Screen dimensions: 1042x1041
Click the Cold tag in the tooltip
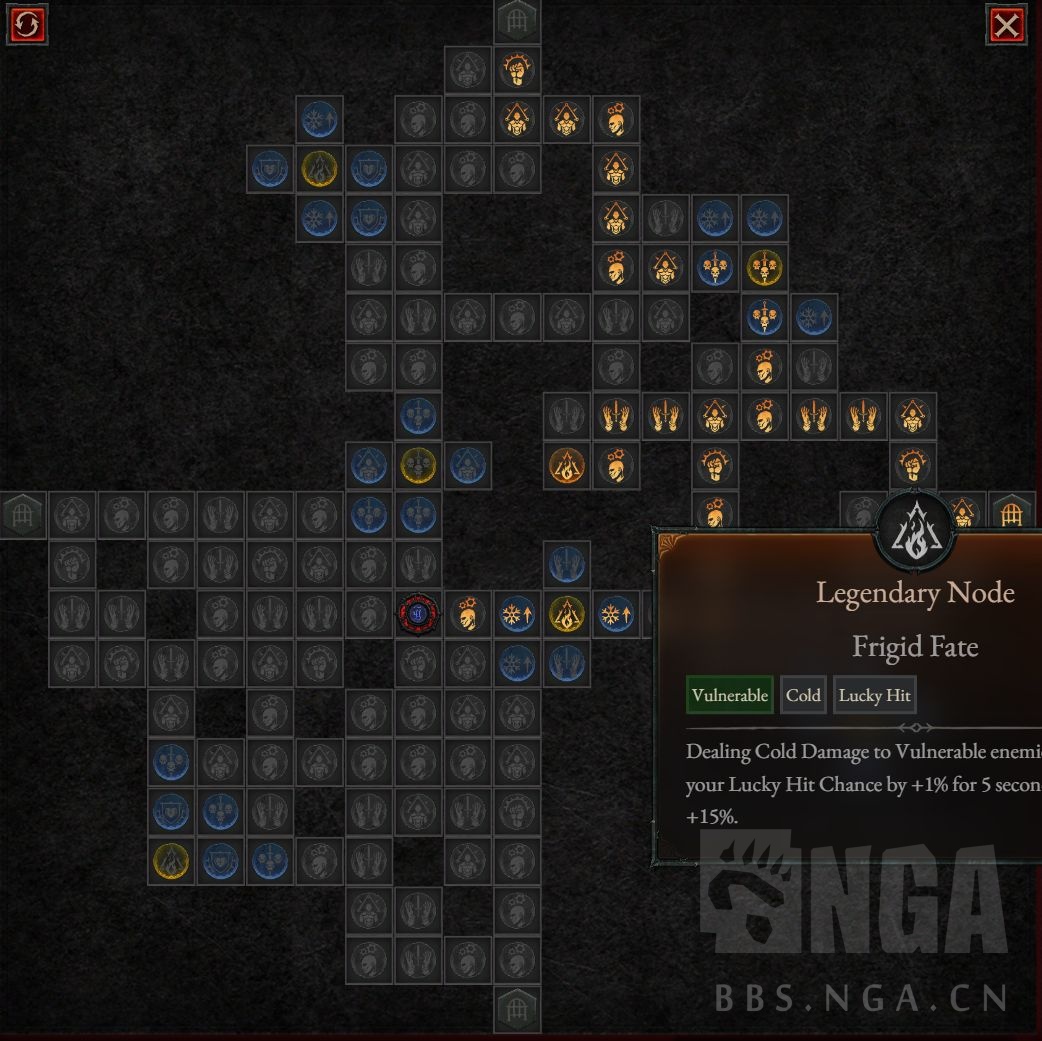[803, 695]
